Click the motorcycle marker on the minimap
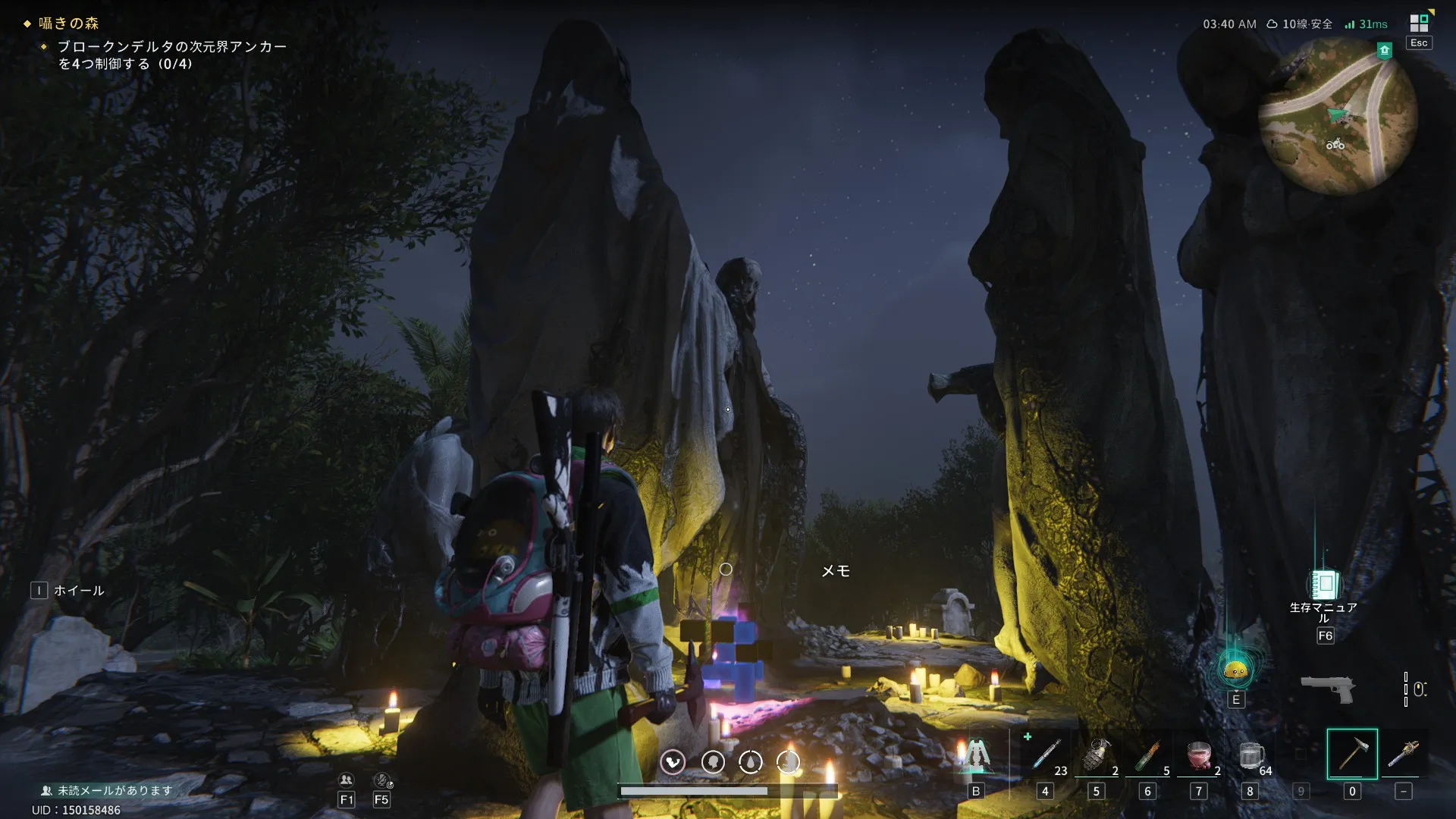1456x819 pixels. [x=1335, y=144]
